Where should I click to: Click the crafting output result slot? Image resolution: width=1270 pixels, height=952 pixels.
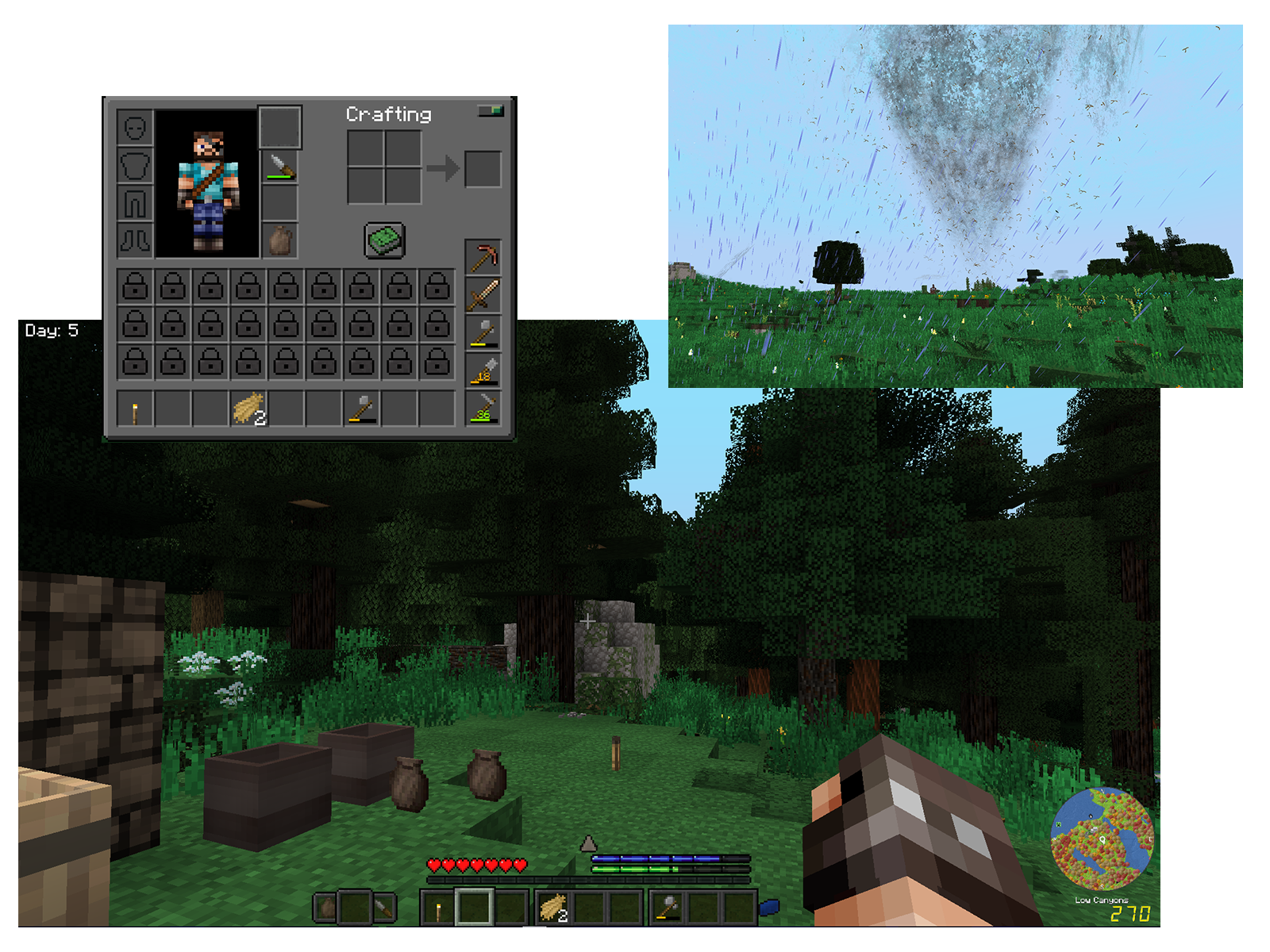click(483, 170)
